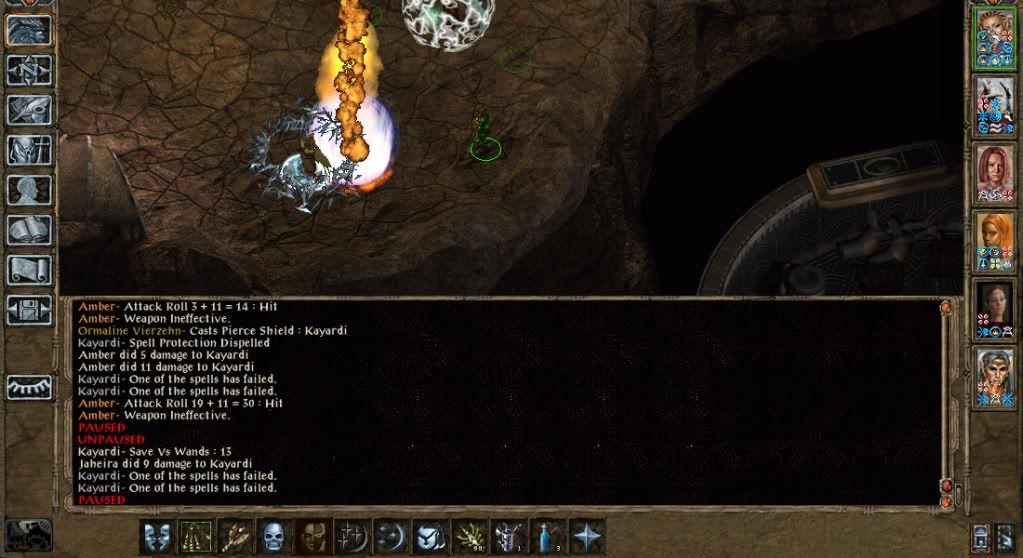Select the bright orange-haired character portrait
Viewport: 1023px width, 558px height.
click(x=995, y=241)
